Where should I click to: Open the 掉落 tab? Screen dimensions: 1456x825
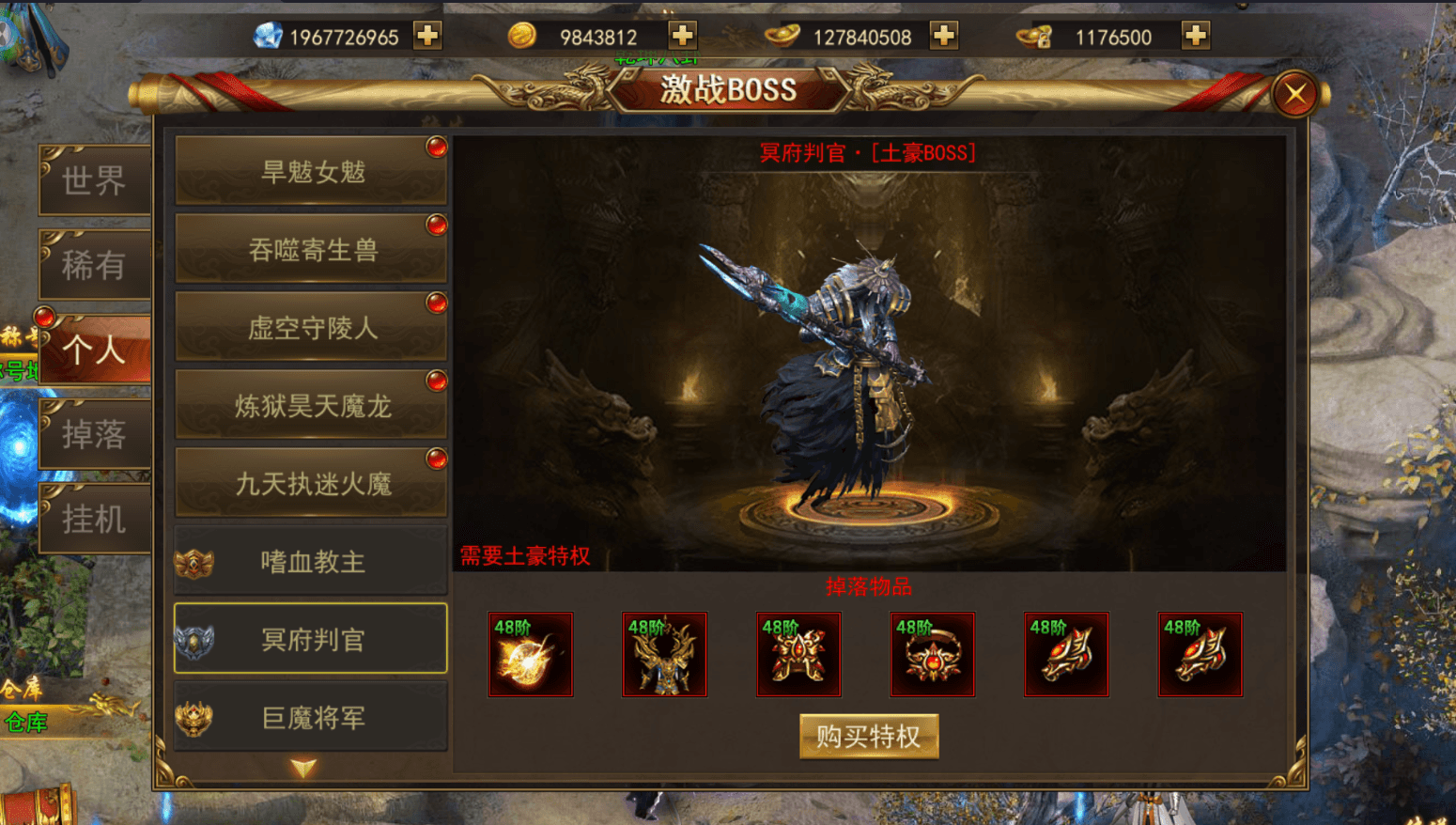[94, 433]
